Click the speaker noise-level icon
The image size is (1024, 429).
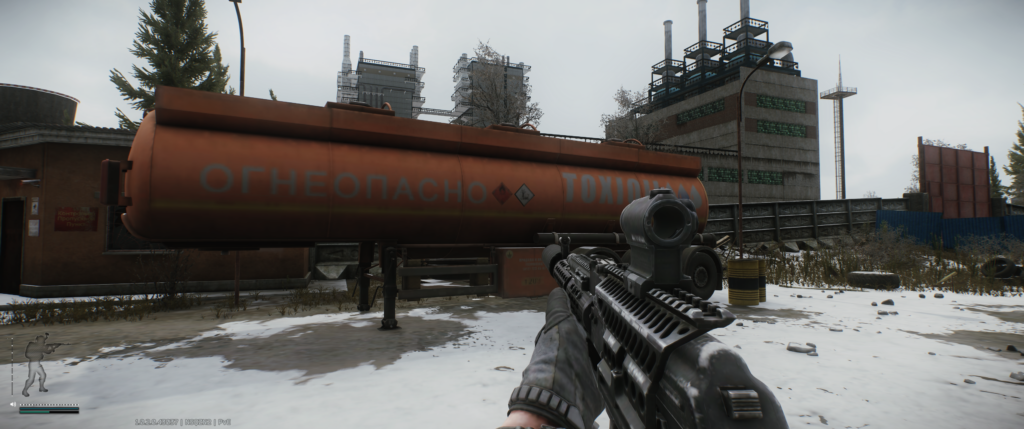(x=13, y=405)
